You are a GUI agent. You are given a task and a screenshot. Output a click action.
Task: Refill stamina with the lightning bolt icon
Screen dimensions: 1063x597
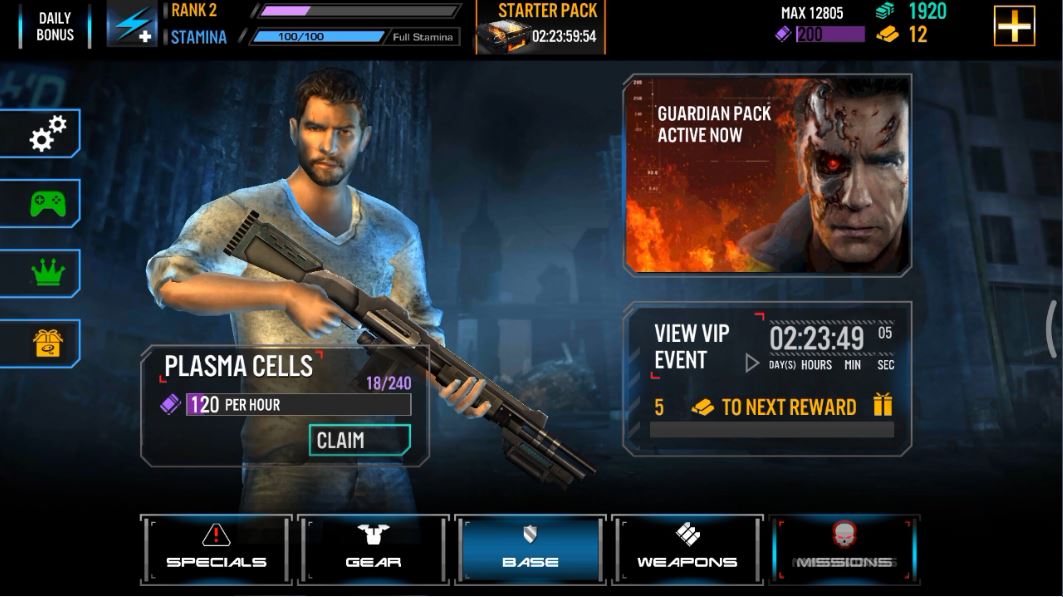click(x=132, y=26)
